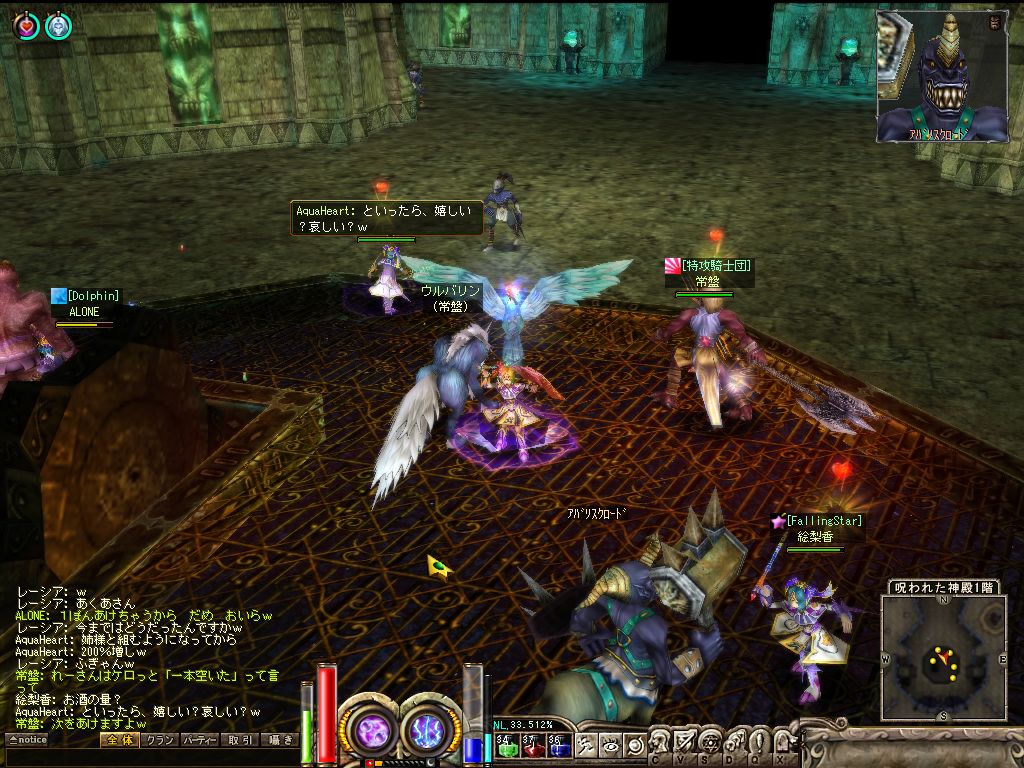1024x768 pixels.
Task: Open the クラン chat tab
Action: tap(159, 740)
